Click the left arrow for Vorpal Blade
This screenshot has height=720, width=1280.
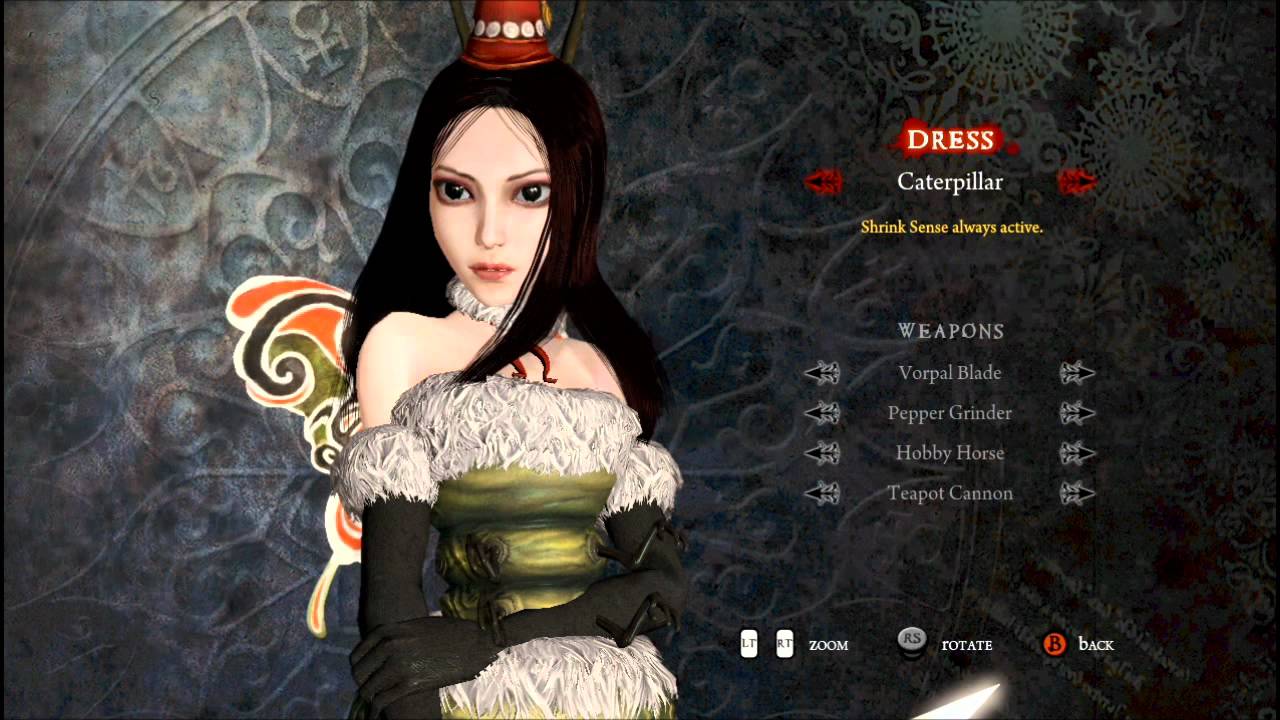coord(823,373)
